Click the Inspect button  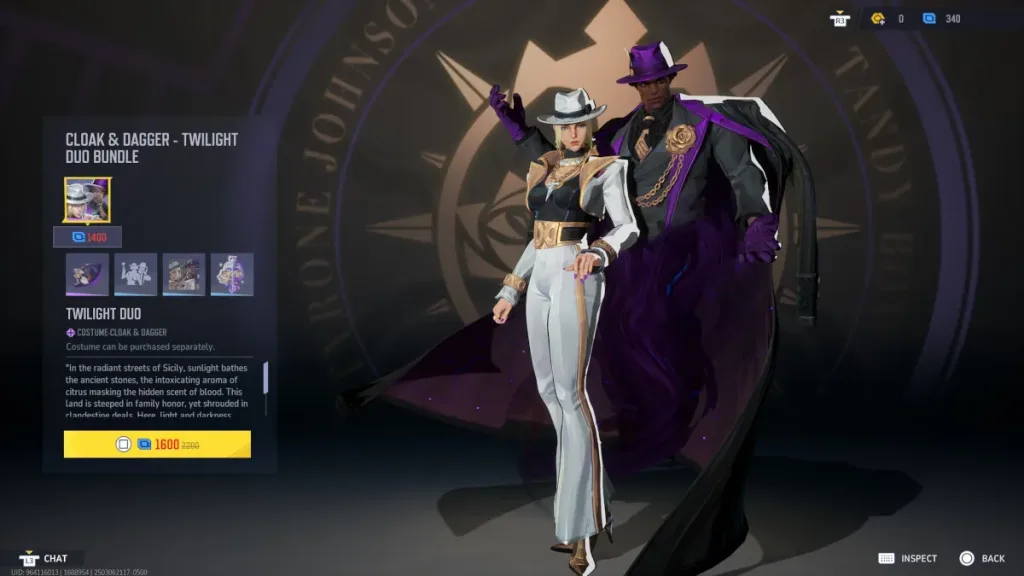[908, 558]
